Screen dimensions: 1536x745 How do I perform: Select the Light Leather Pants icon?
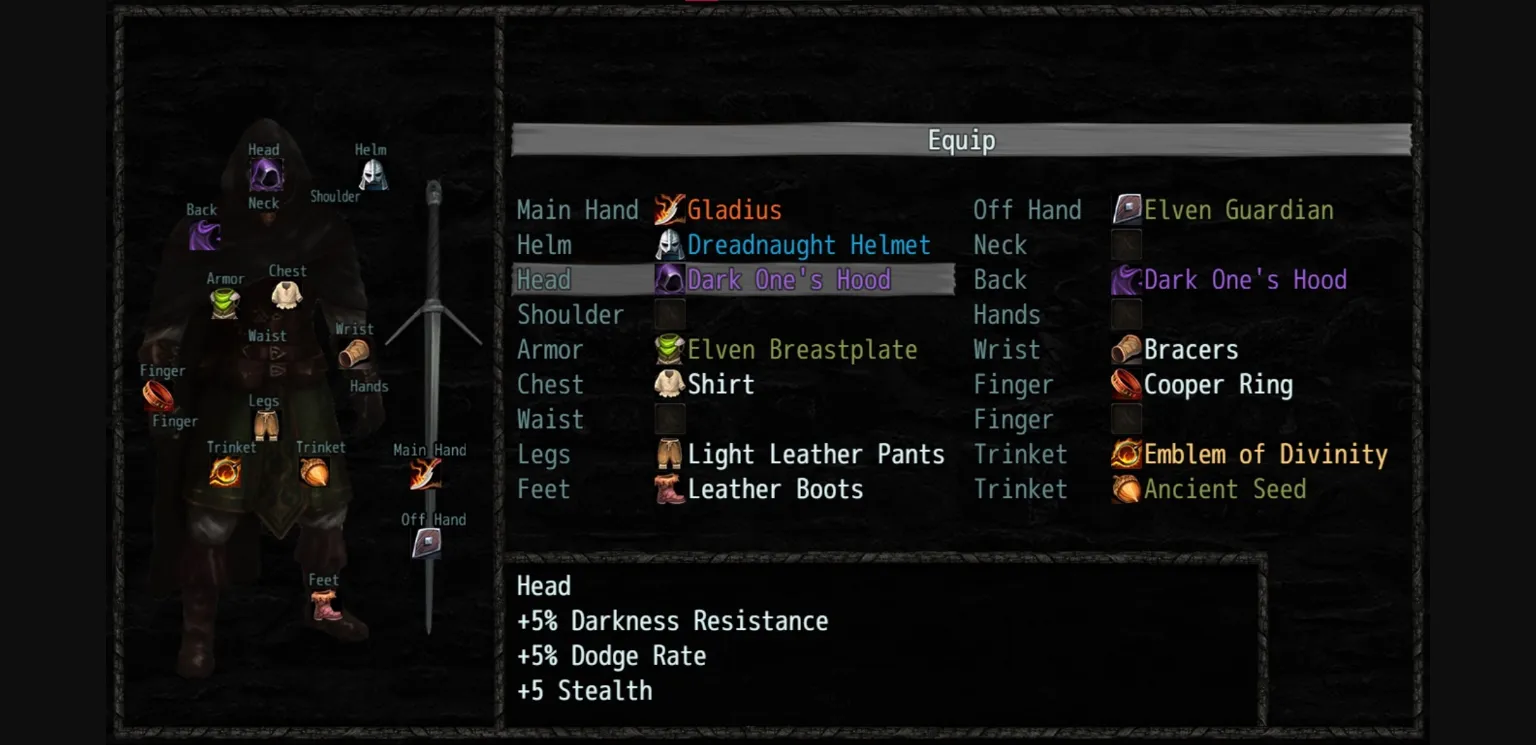tap(670, 454)
